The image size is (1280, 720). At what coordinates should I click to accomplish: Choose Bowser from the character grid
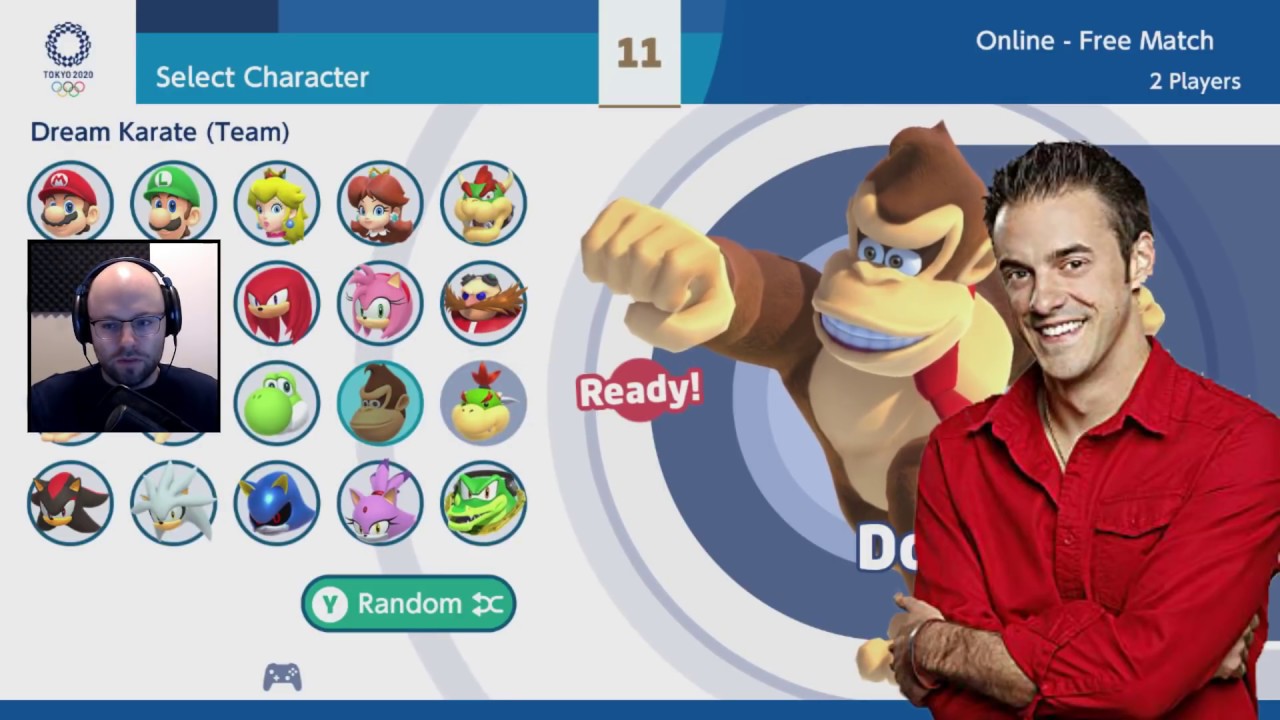(483, 203)
